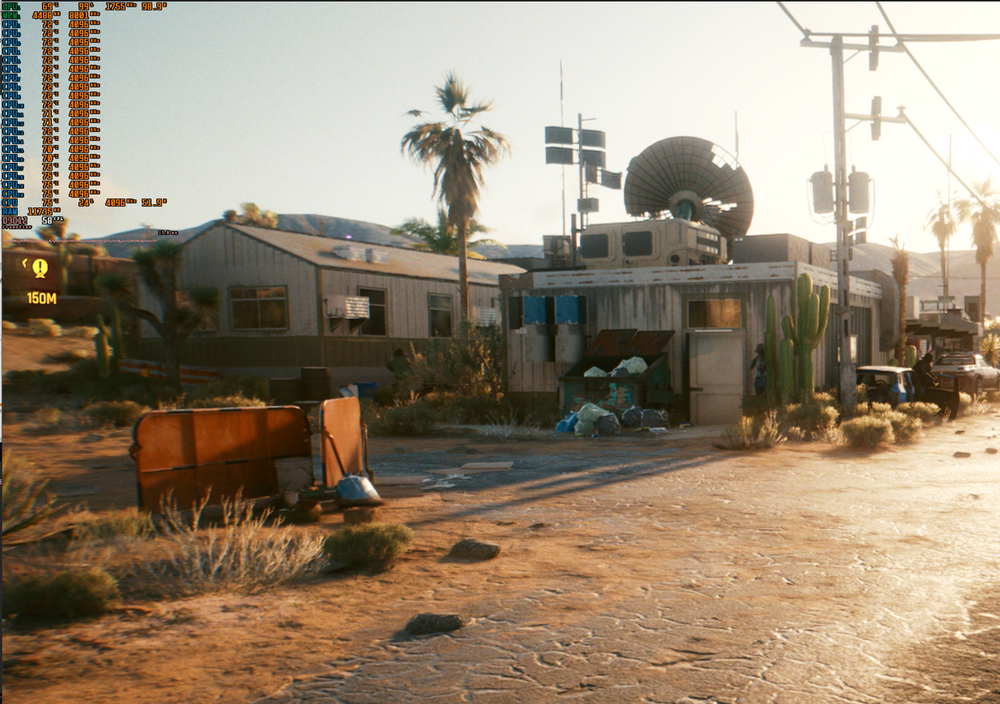Screen dimensions: 1000x704
Task: Click the yellow quest objective marker
Action: (40, 268)
